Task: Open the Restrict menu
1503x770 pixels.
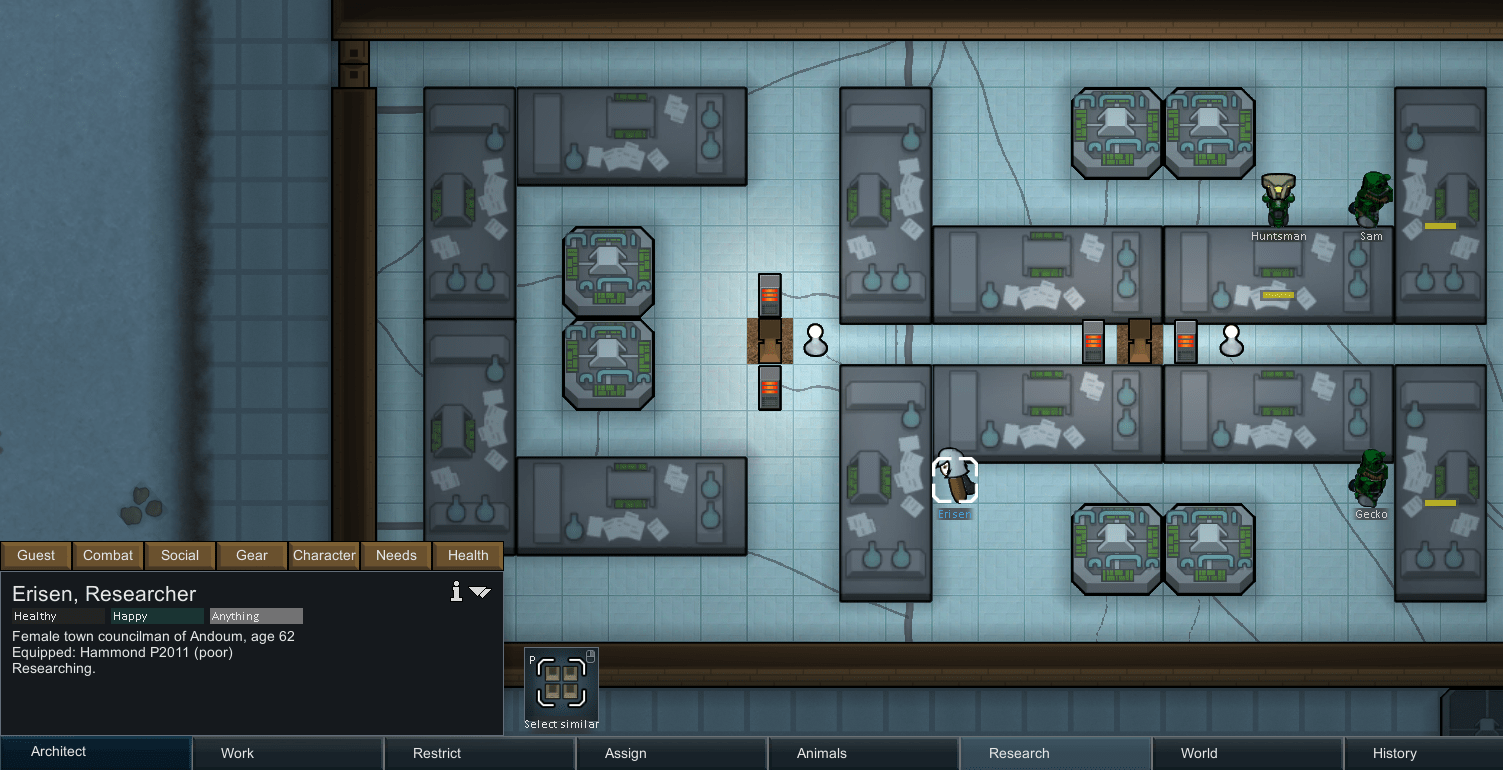Action: (435, 752)
